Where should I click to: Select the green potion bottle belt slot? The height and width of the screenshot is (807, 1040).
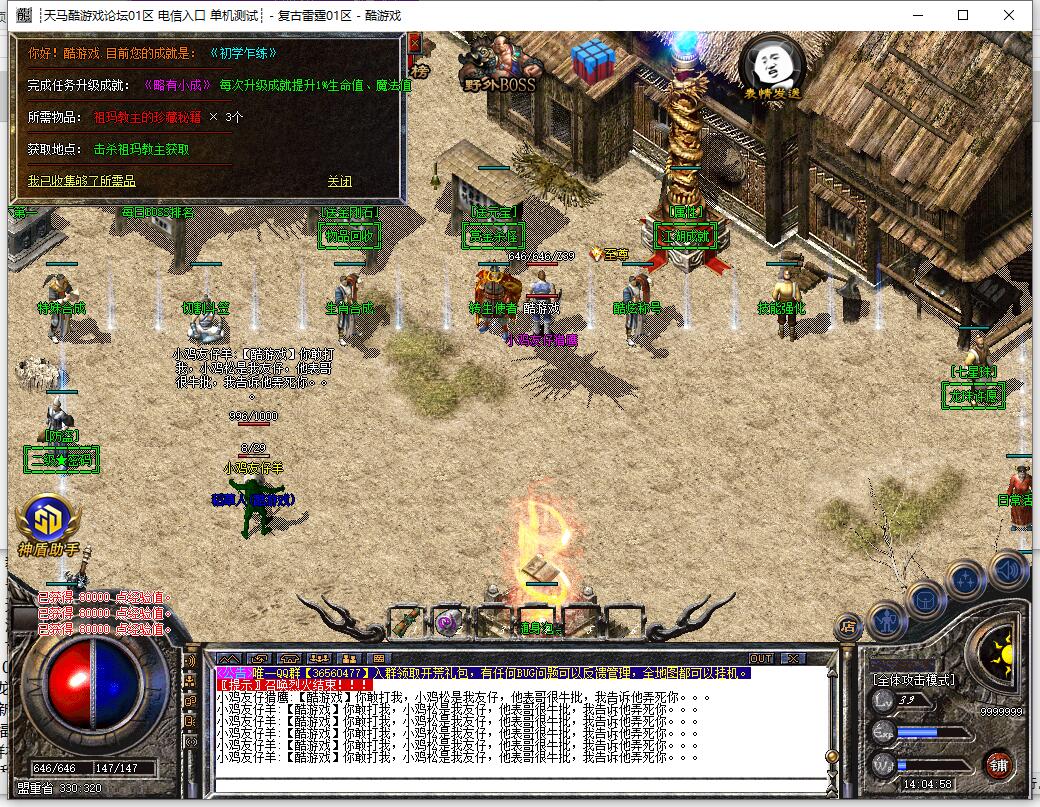404,622
